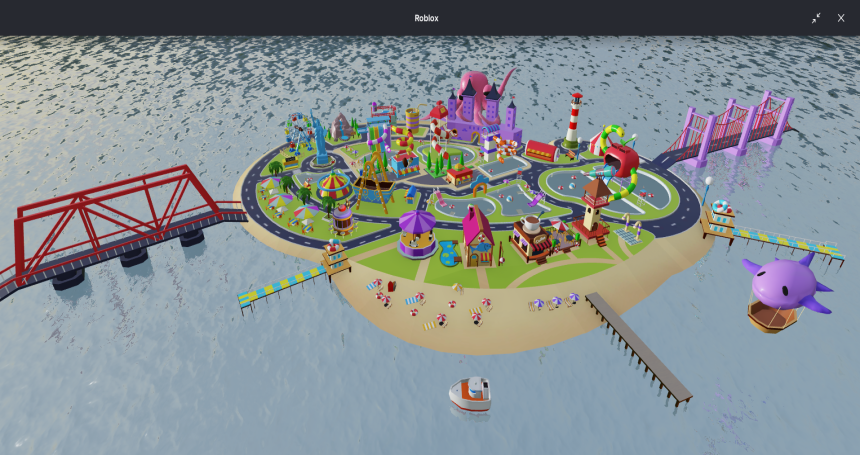Viewport: 860px width, 455px height.
Task: Close the Roblox window
Action: point(840,18)
